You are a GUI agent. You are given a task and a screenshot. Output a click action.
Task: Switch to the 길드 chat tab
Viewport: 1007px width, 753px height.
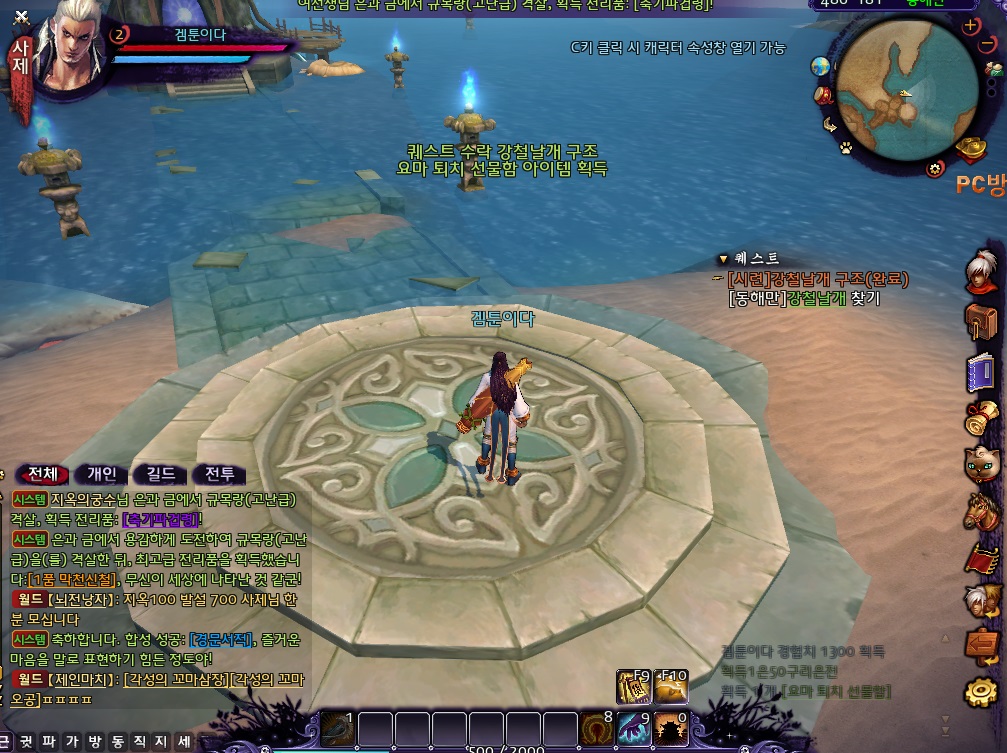pyautogui.click(x=161, y=474)
